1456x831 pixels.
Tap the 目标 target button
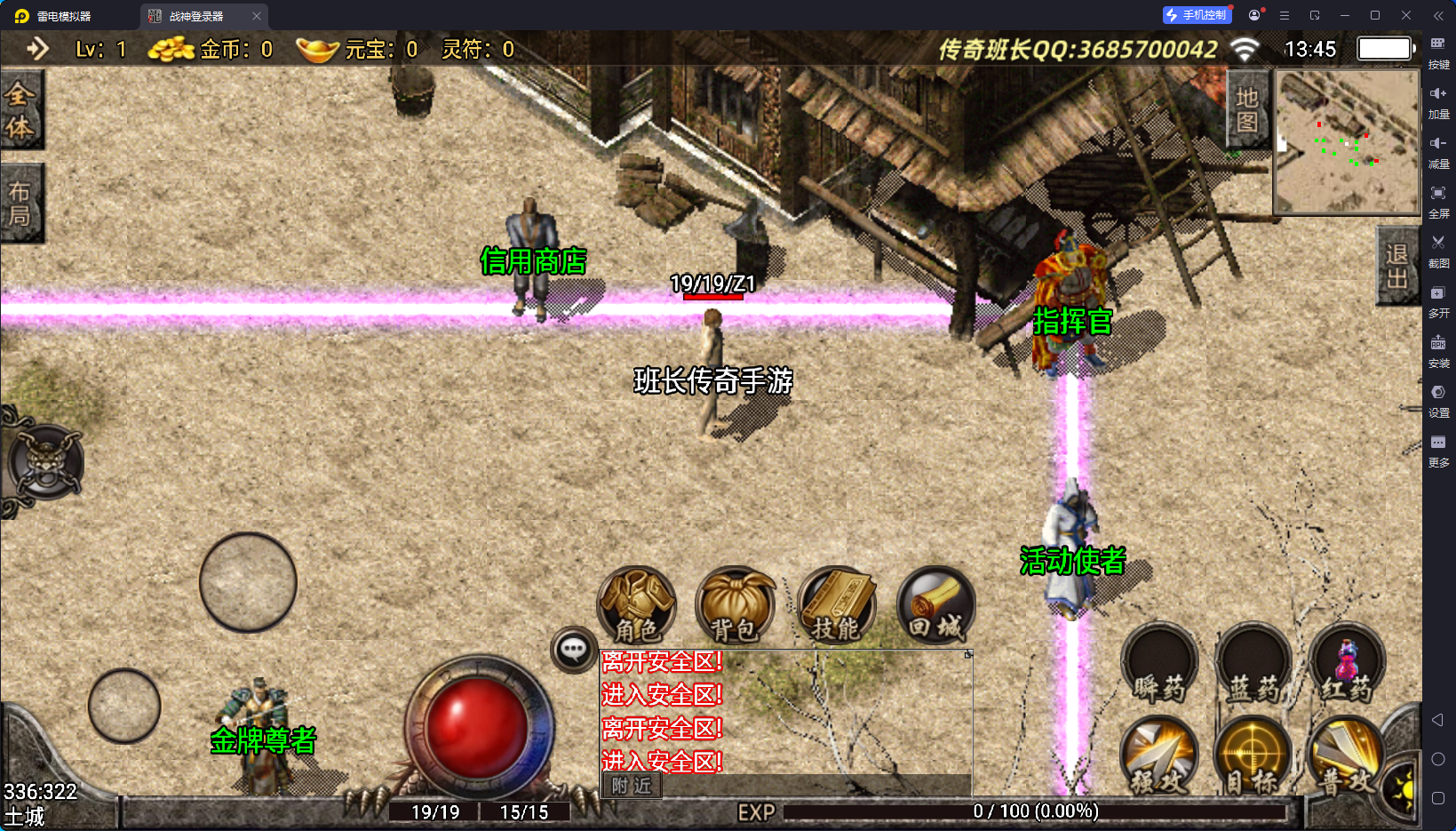(x=1253, y=755)
